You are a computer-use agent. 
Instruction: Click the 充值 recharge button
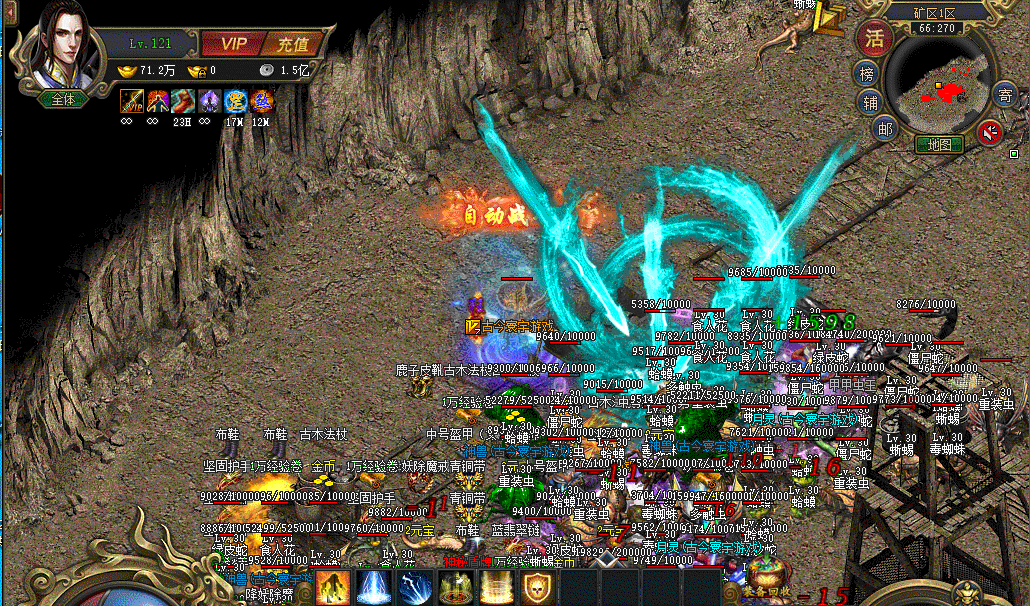pos(293,43)
